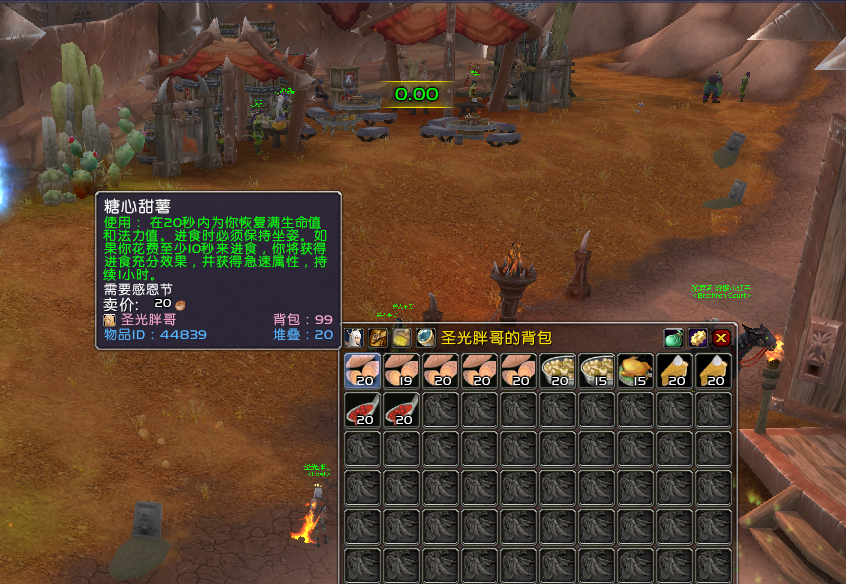This screenshot has height=584, width=846.
Task: Select the ring icon in bag header
Action: tap(426, 338)
